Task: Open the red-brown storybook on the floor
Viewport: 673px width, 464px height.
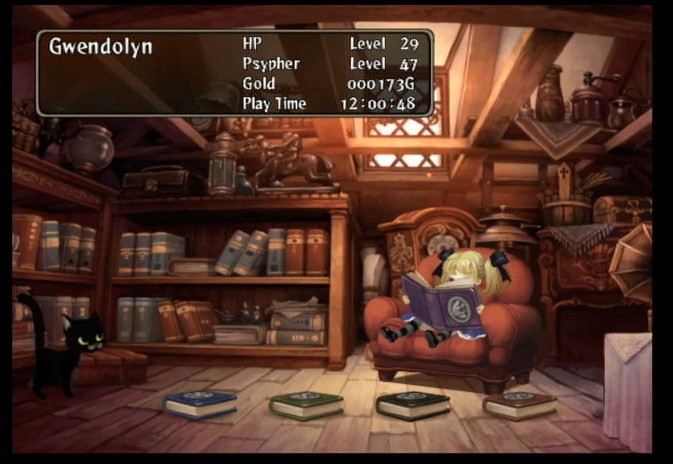Action: (x=519, y=404)
